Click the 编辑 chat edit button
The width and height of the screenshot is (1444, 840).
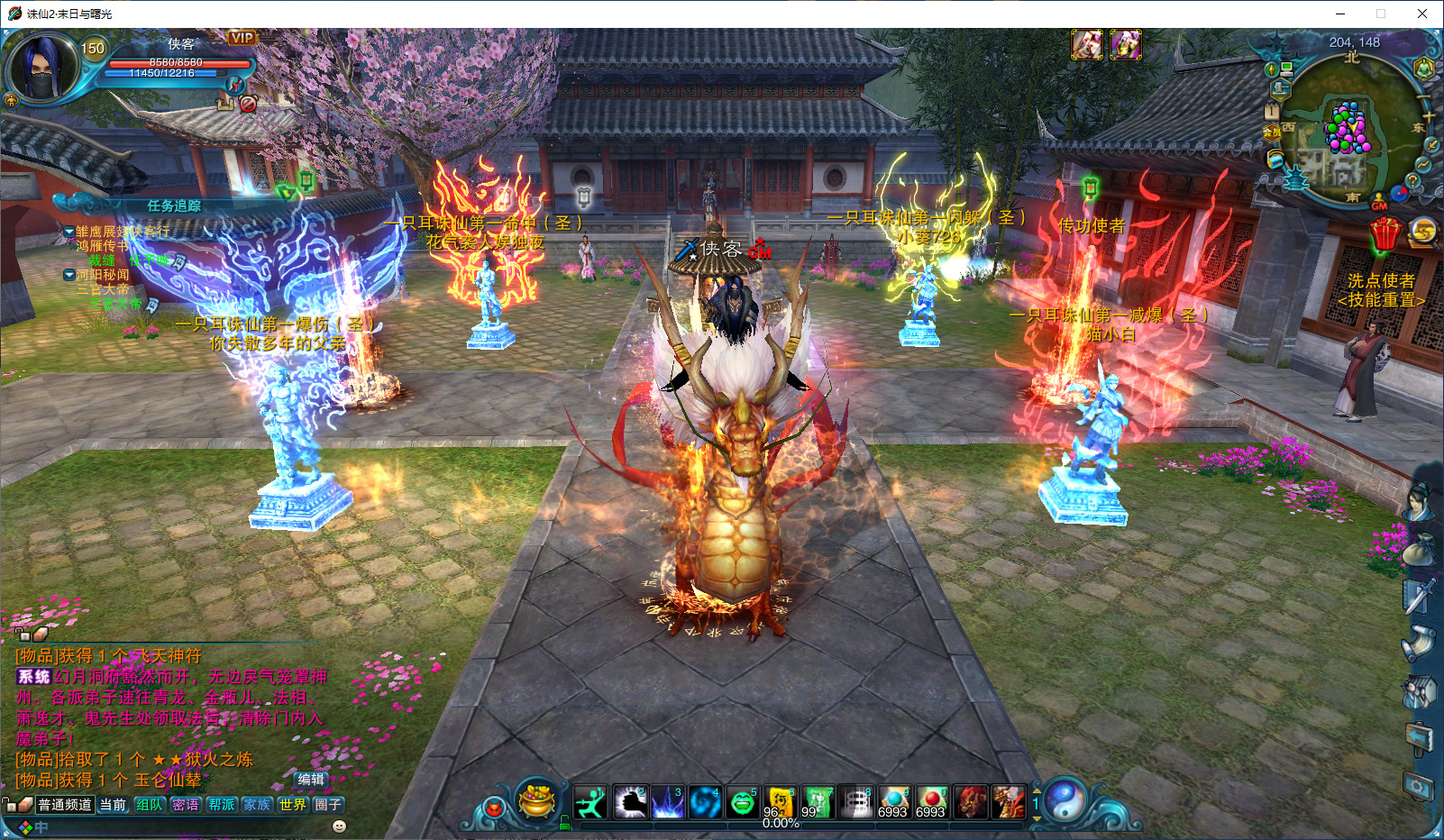[x=311, y=780]
